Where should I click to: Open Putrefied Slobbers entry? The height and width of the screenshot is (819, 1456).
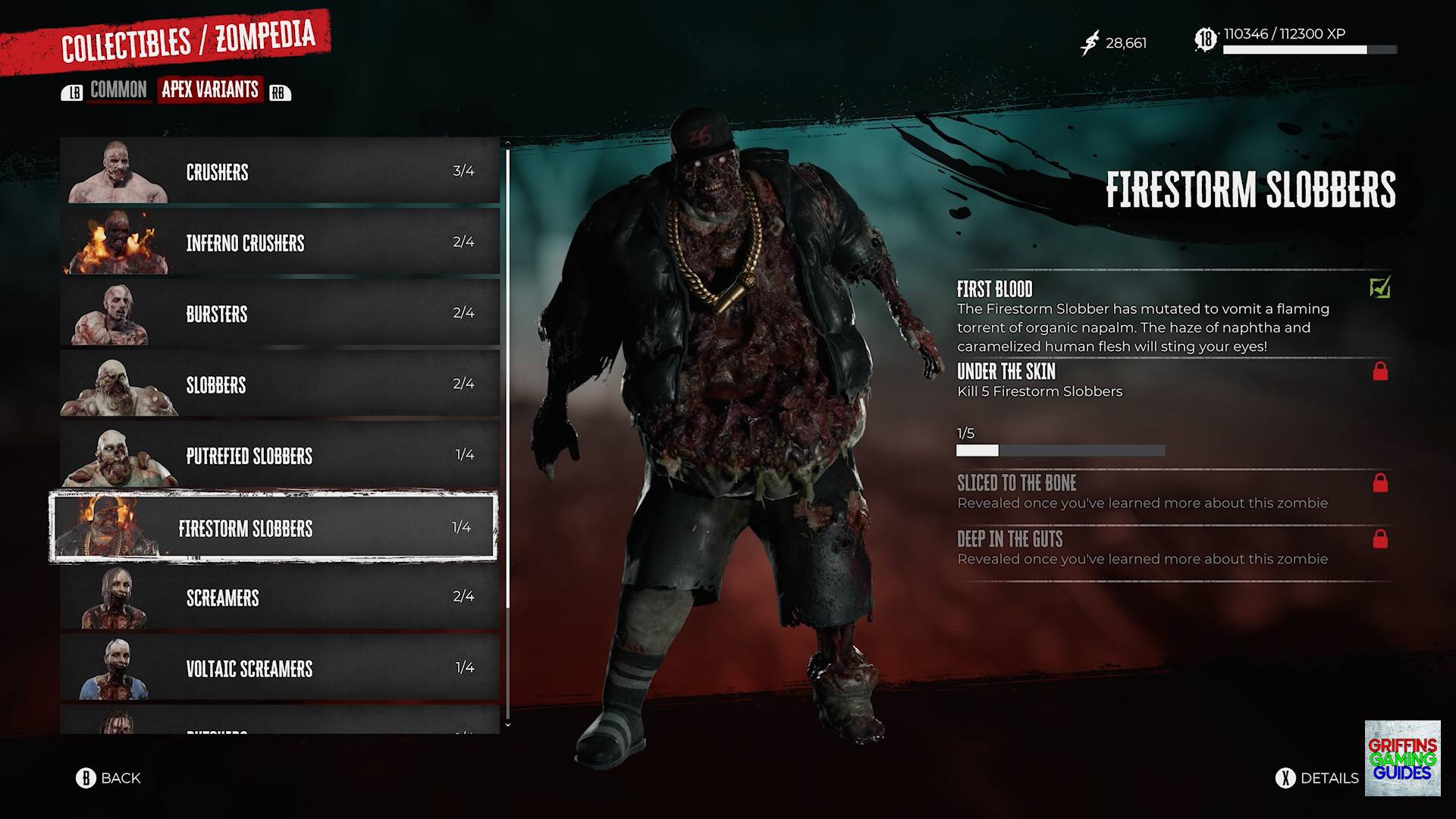coord(279,456)
